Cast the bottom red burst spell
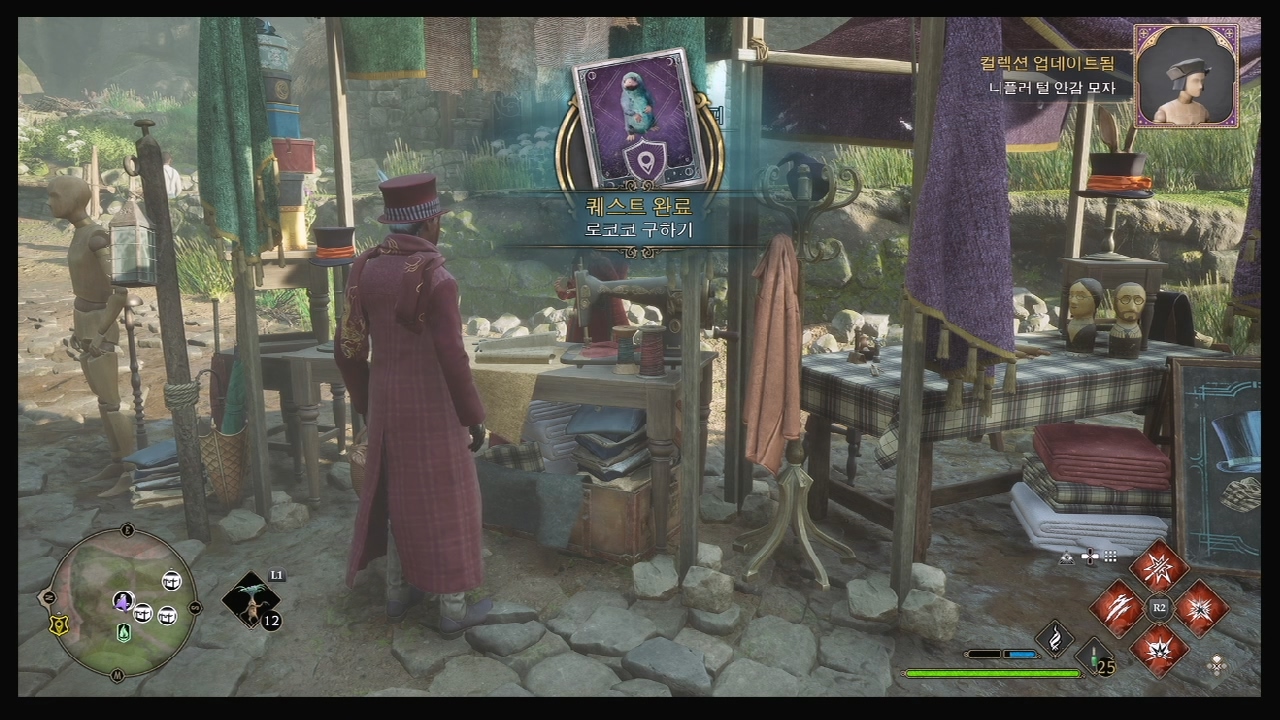The width and height of the screenshot is (1280, 720). [x=1159, y=650]
